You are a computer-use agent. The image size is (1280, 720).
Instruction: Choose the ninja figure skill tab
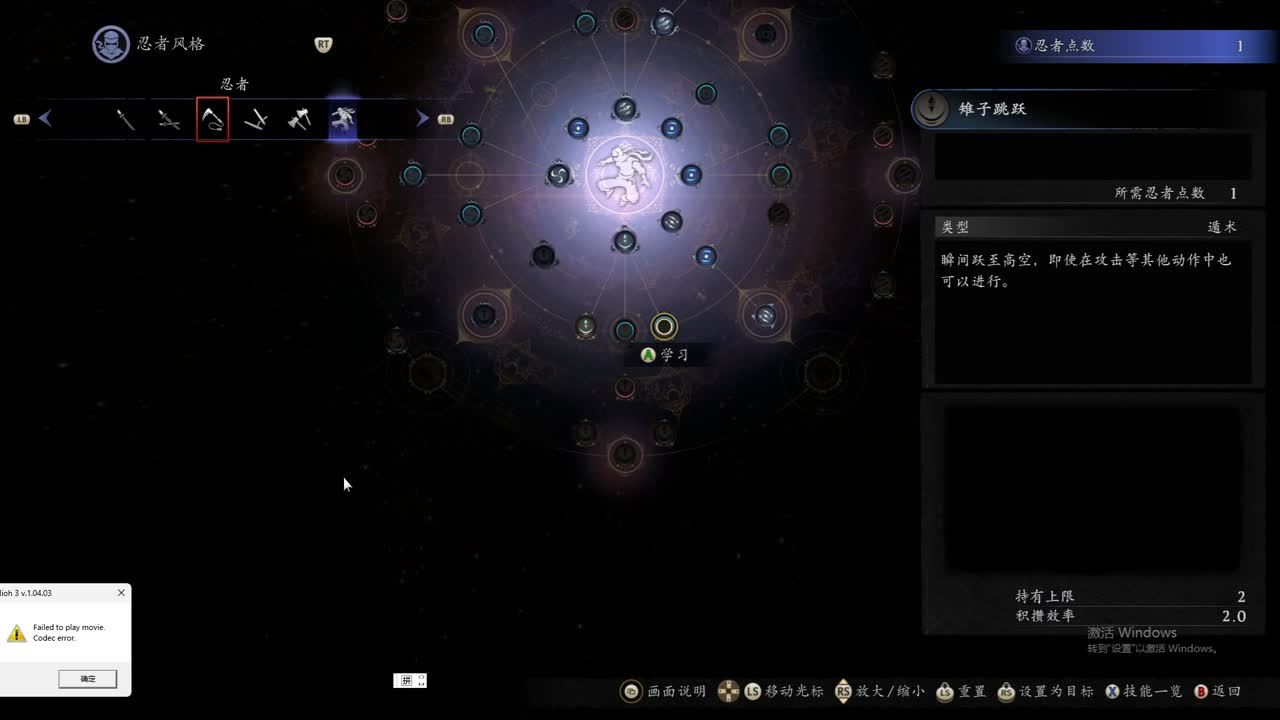343,119
